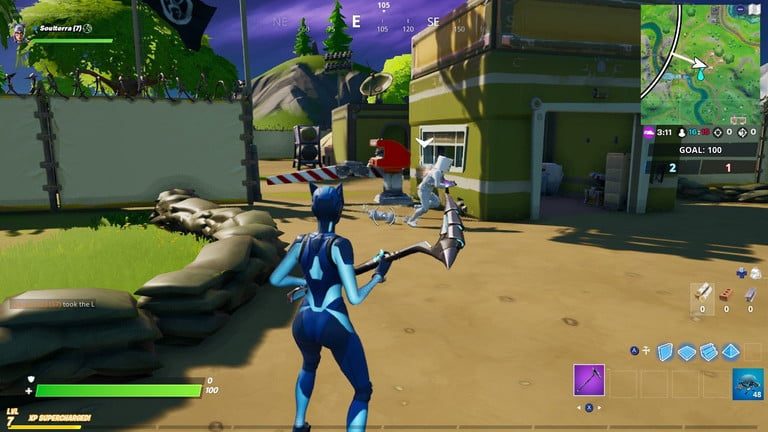This screenshot has height=432, width=768.
Task: Click the Soulterra squad member portrait
Action: [19, 32]
